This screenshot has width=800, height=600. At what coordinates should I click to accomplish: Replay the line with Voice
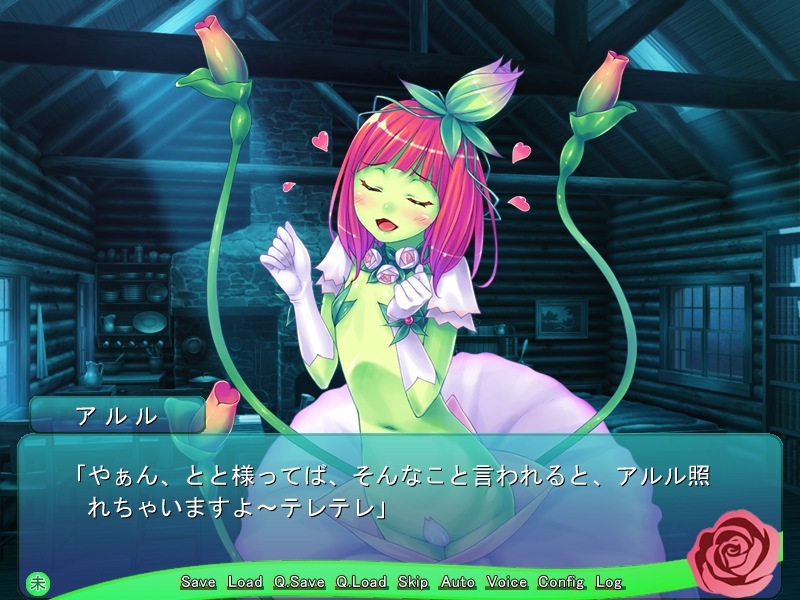507,582
